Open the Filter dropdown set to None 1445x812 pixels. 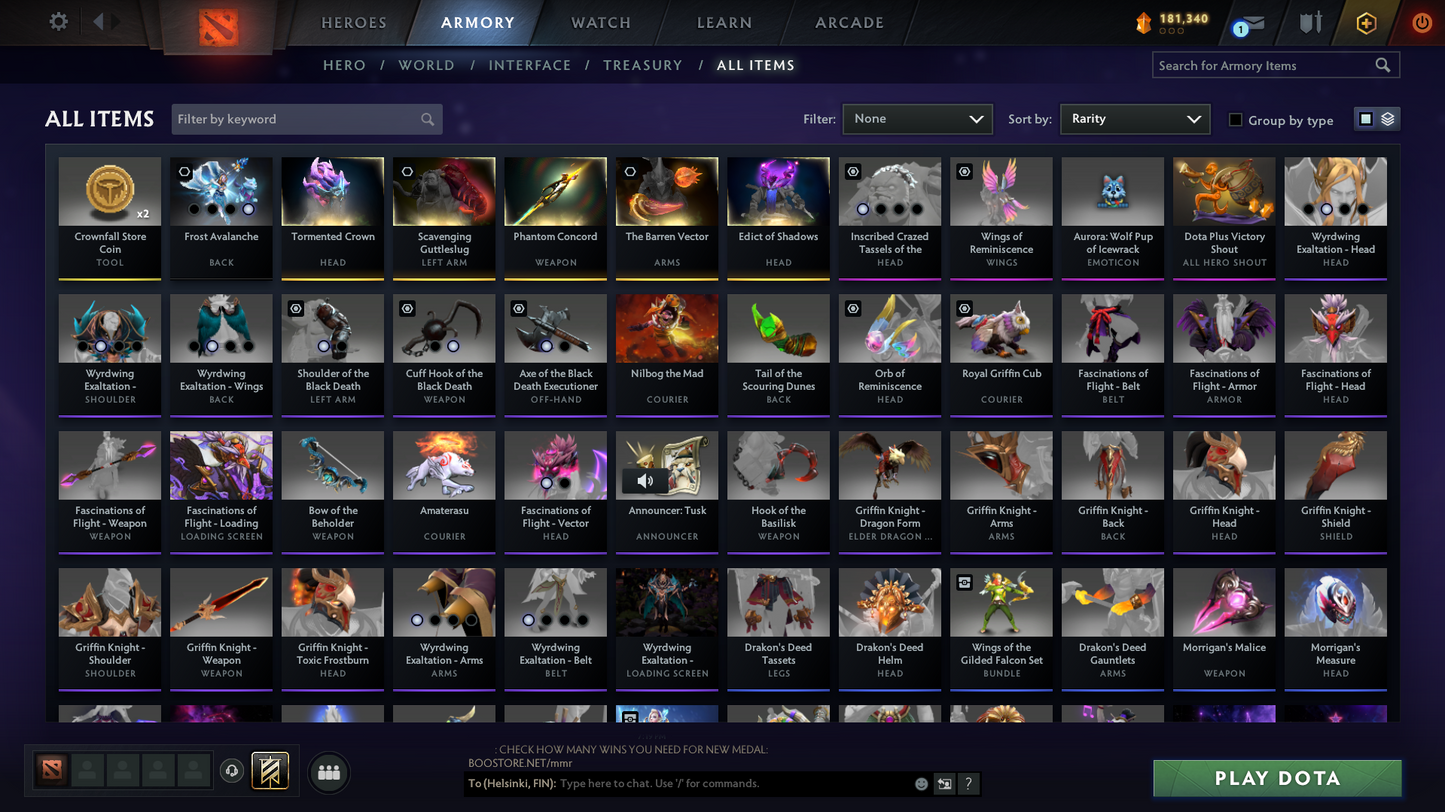coord(917,118)
